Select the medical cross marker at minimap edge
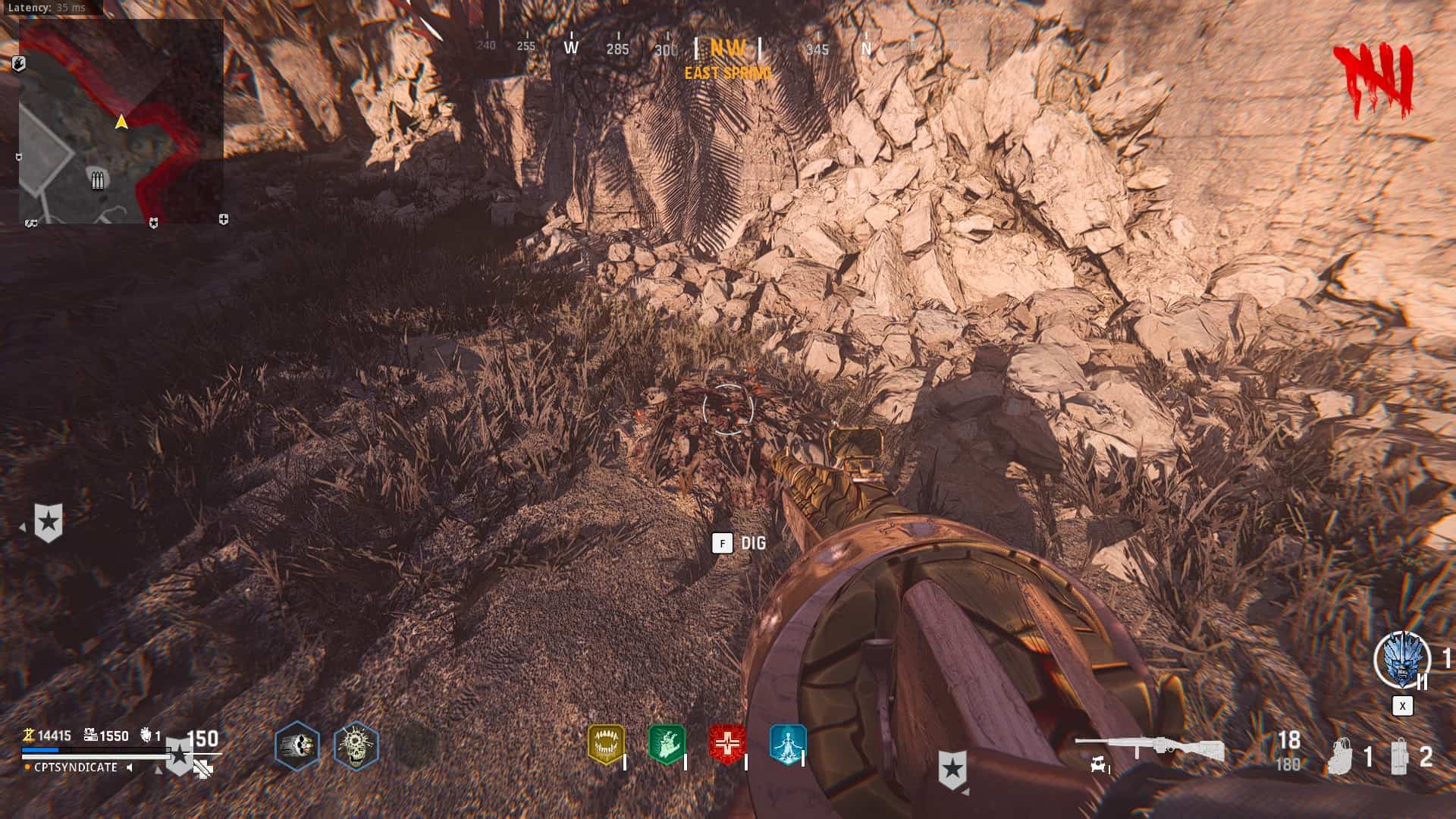1456x819 pixels. (224, 220)
